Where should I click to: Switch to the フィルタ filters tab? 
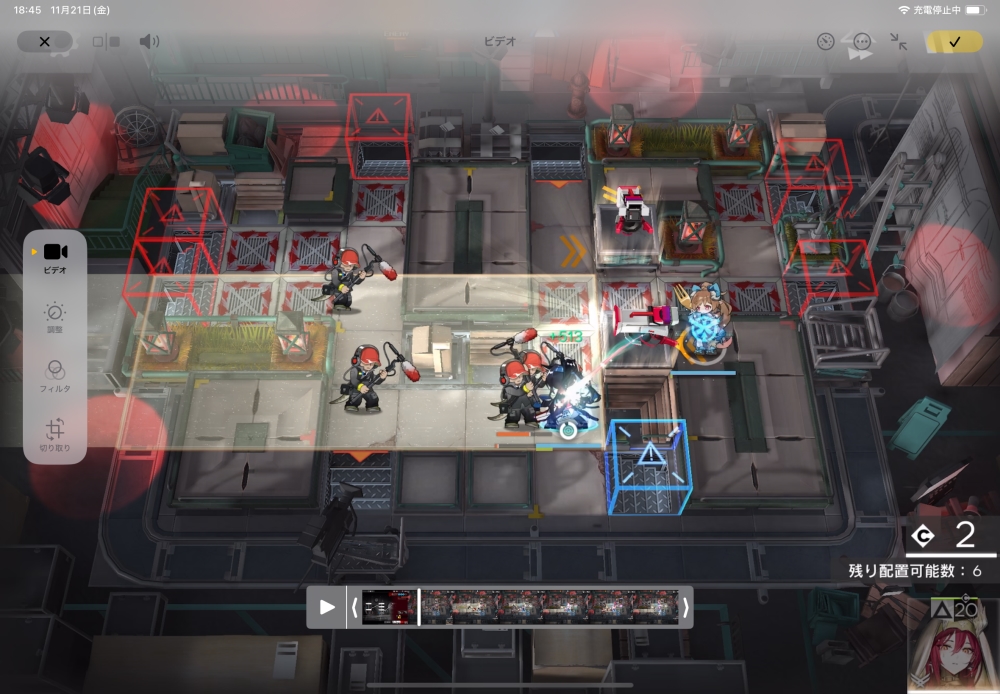click(55, 375)
